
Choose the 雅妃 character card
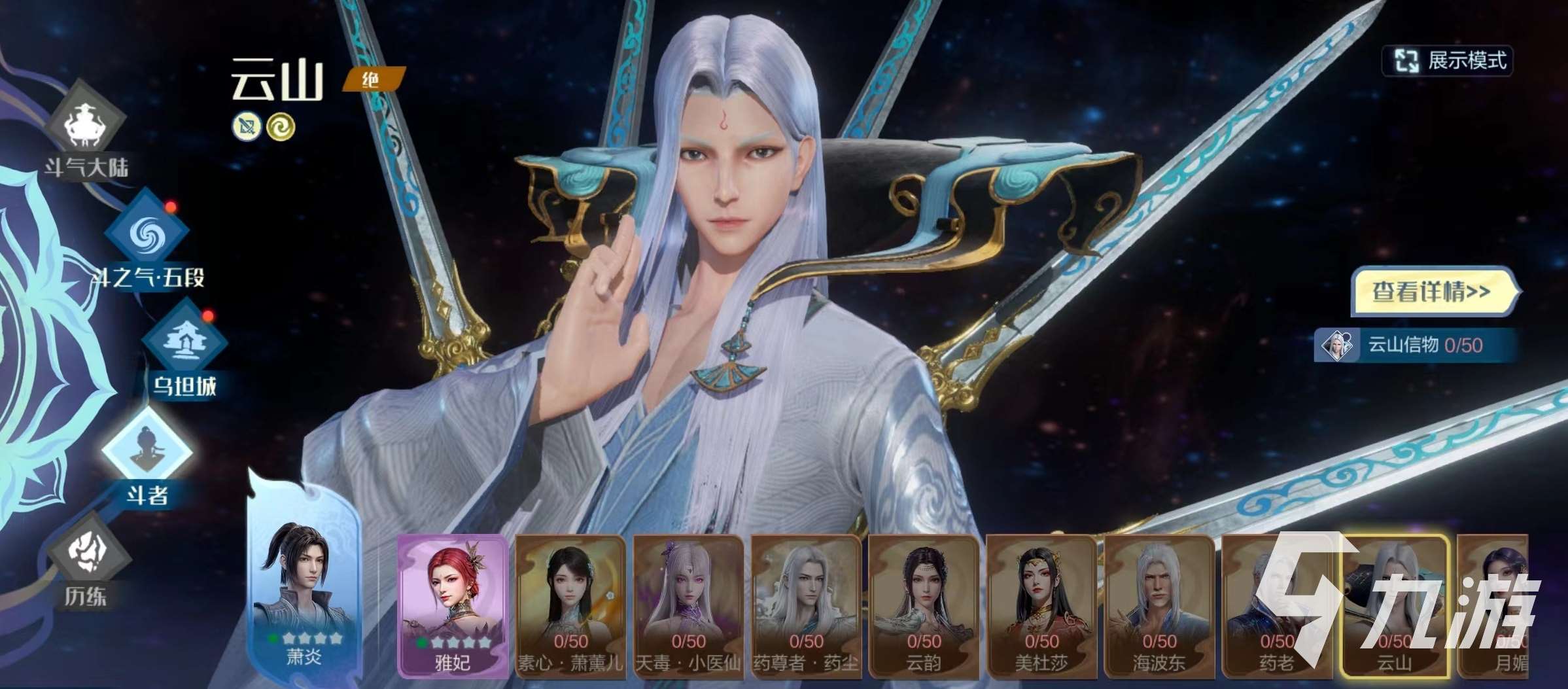pos(453,605)
